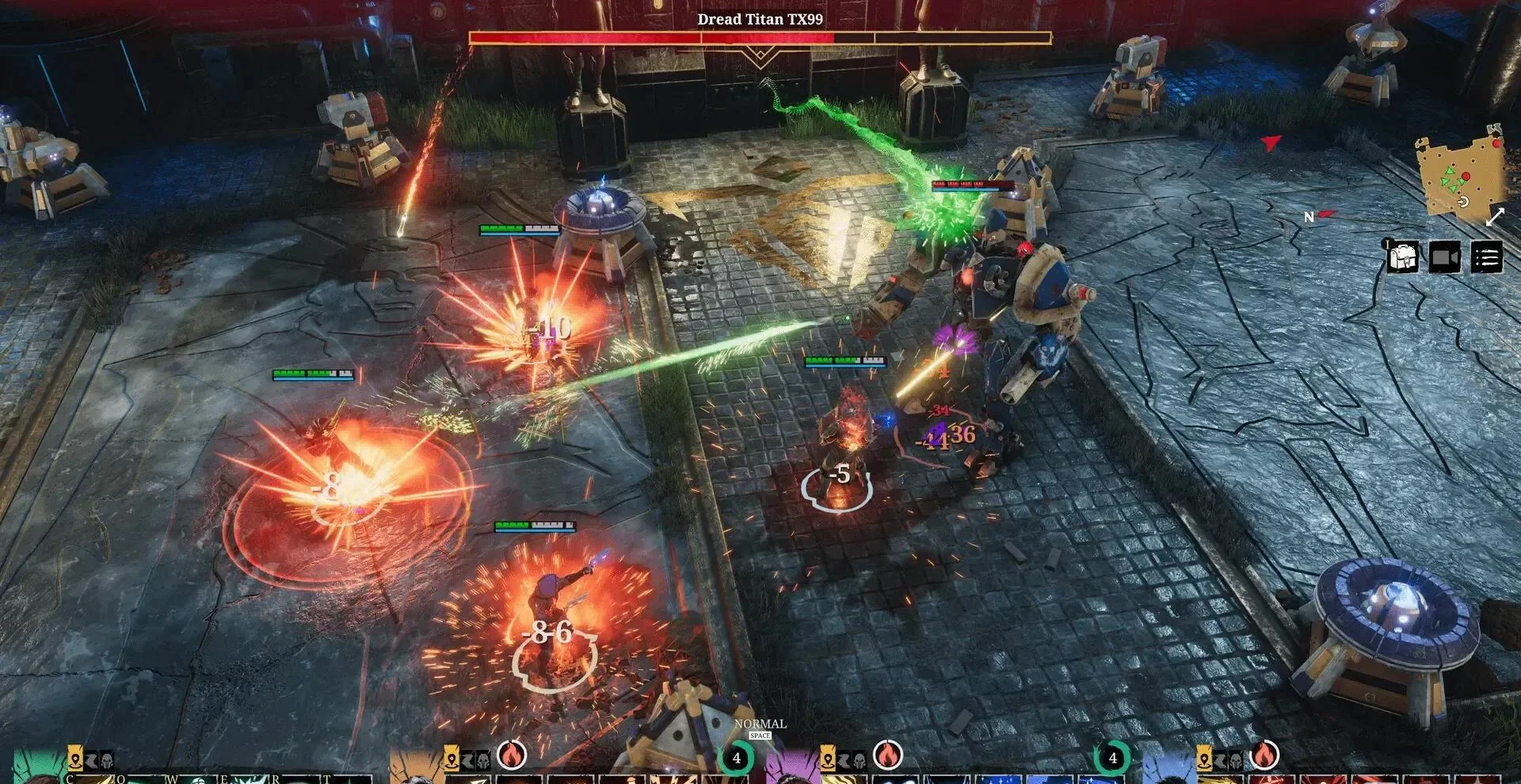Select the purple hero portrait
The width and height of the screenshot is (1521, 784).
point(788,770)
